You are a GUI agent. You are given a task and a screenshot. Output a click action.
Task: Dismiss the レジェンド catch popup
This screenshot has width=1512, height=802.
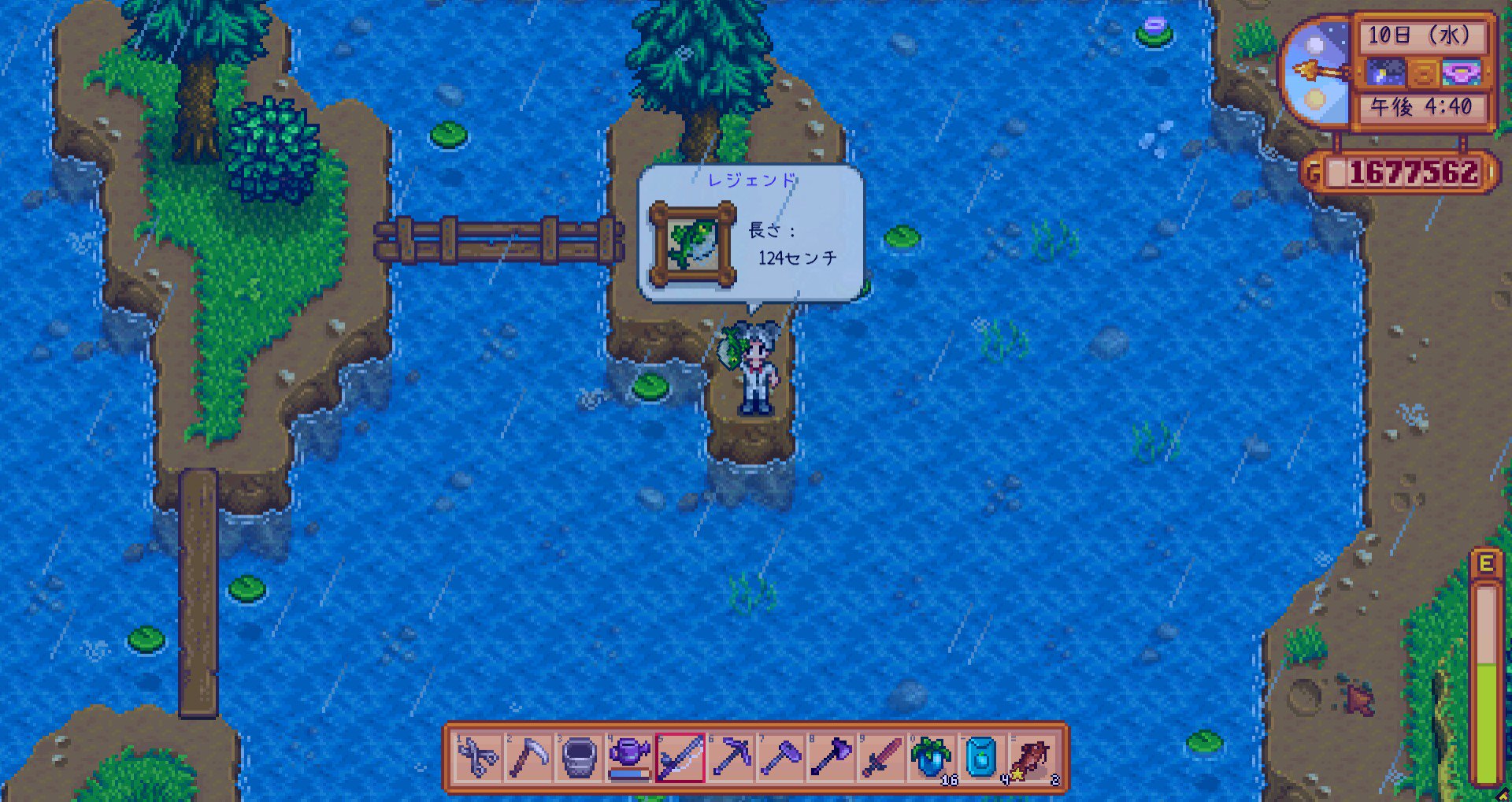click(787, 236)
